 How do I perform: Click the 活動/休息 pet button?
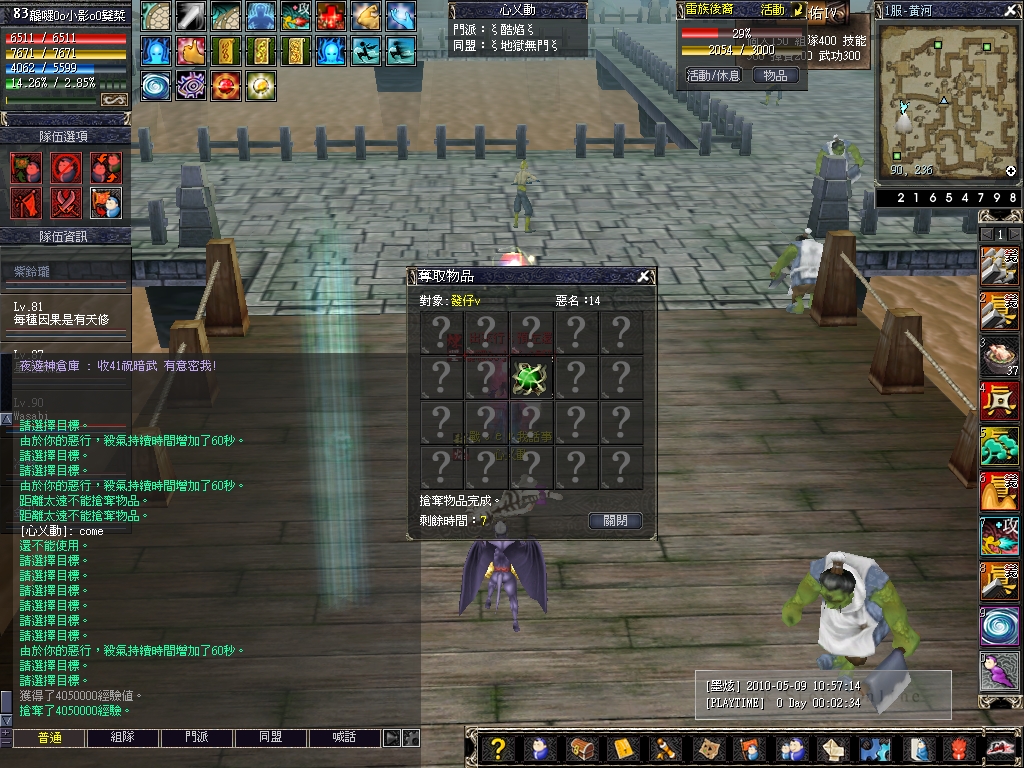(713, 76)
